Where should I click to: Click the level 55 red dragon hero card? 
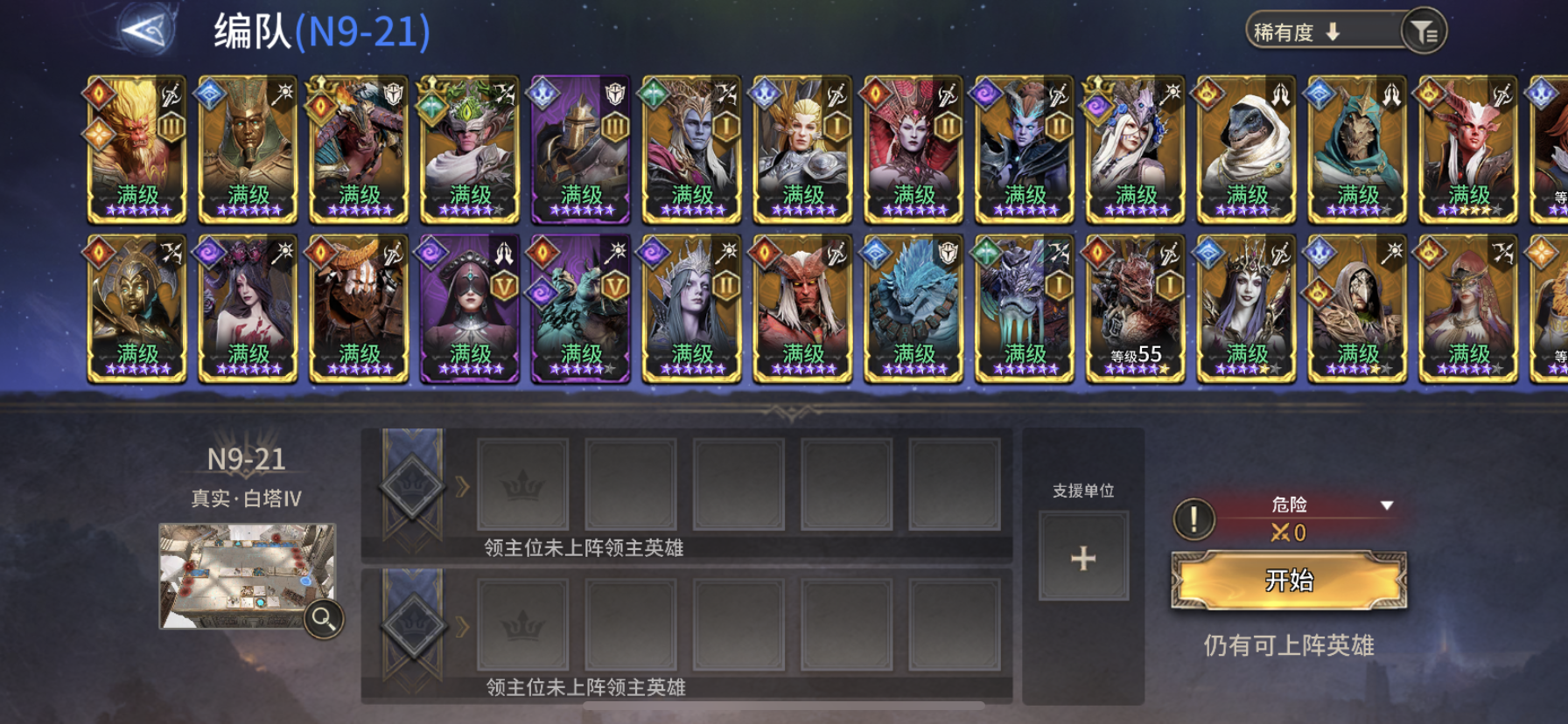1135,310
